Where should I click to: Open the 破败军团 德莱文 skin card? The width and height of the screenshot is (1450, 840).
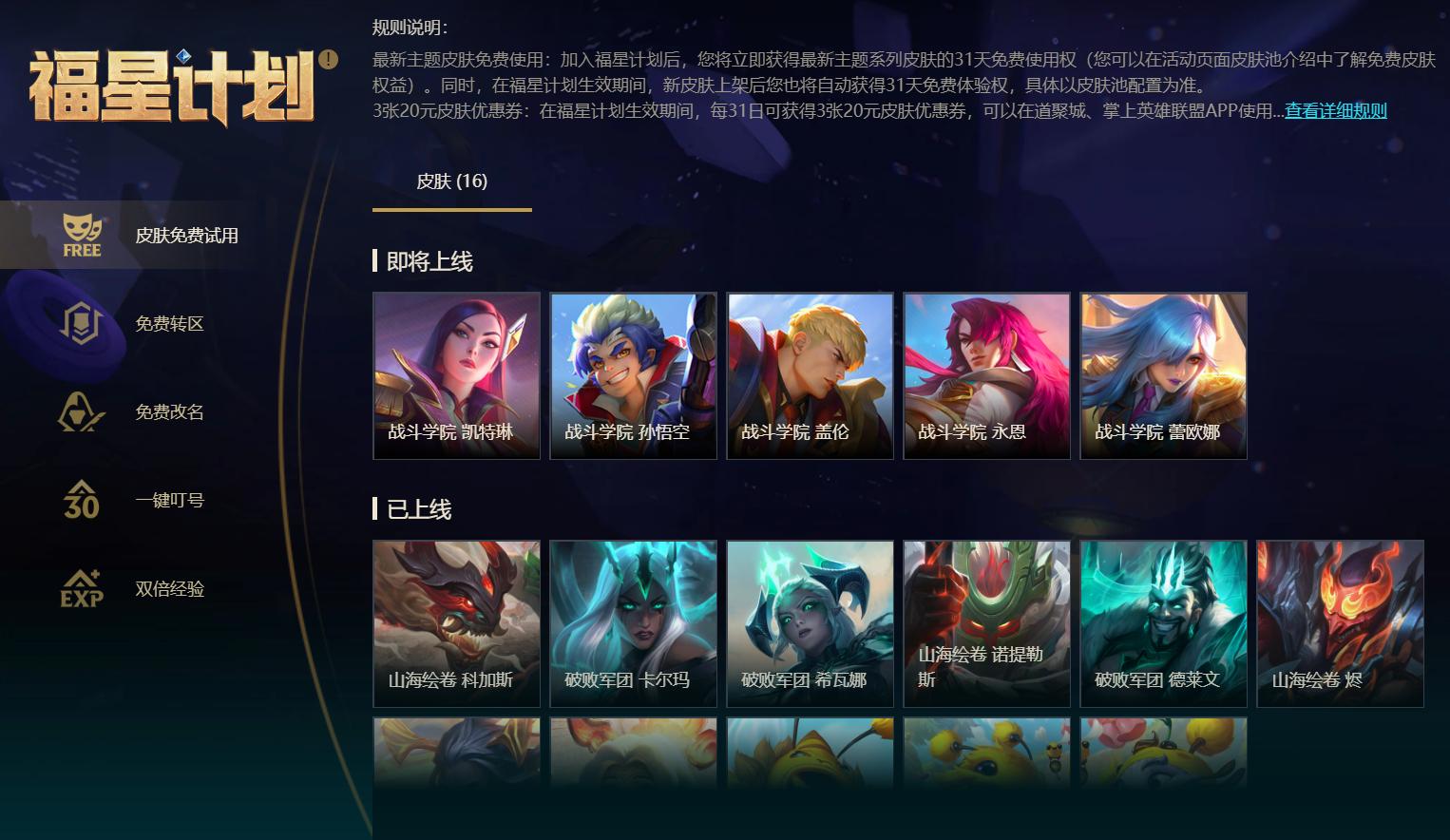click(x=1163, y=623)
